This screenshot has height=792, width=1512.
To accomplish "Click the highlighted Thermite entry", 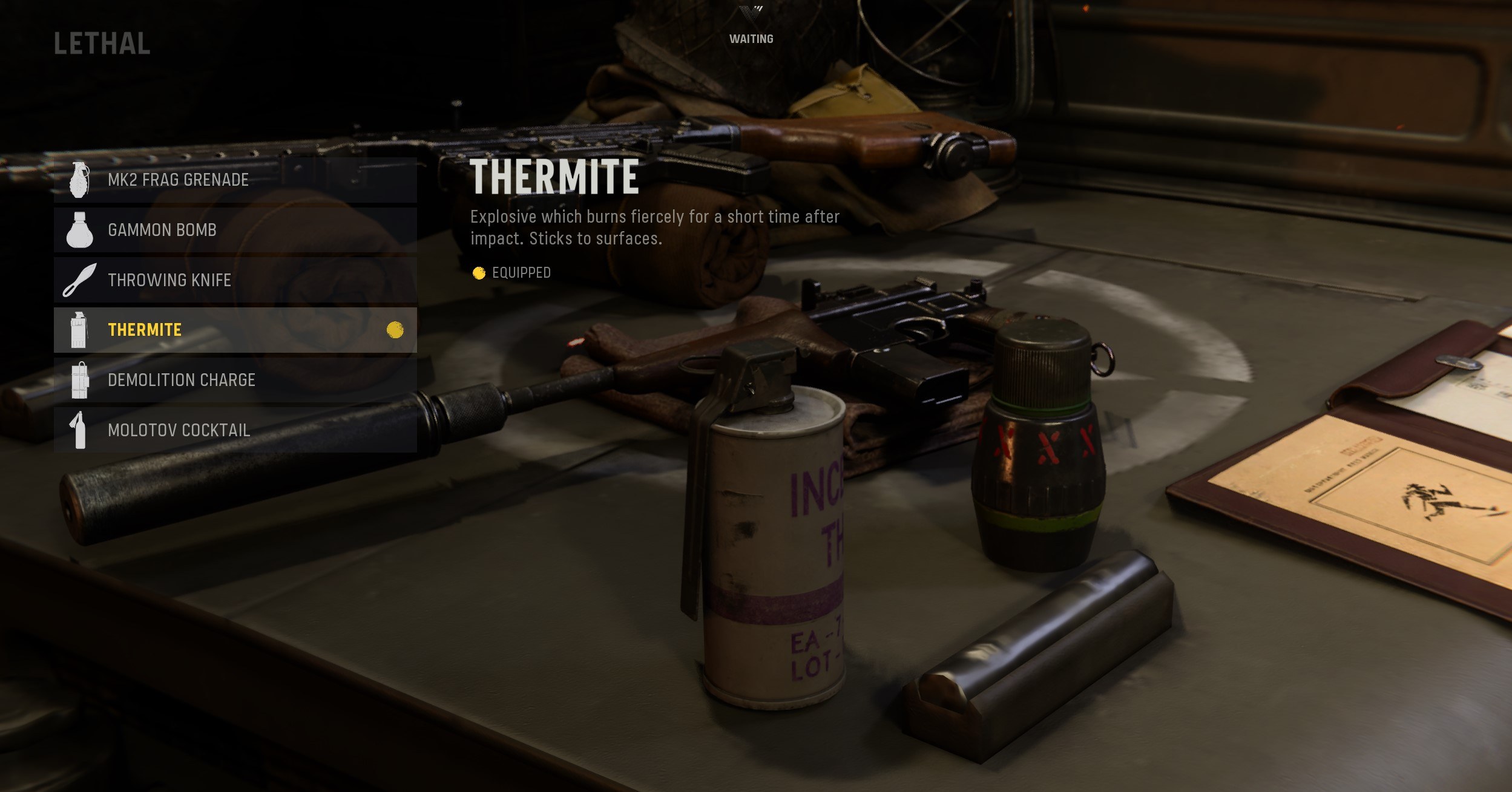I will point(235,330).
